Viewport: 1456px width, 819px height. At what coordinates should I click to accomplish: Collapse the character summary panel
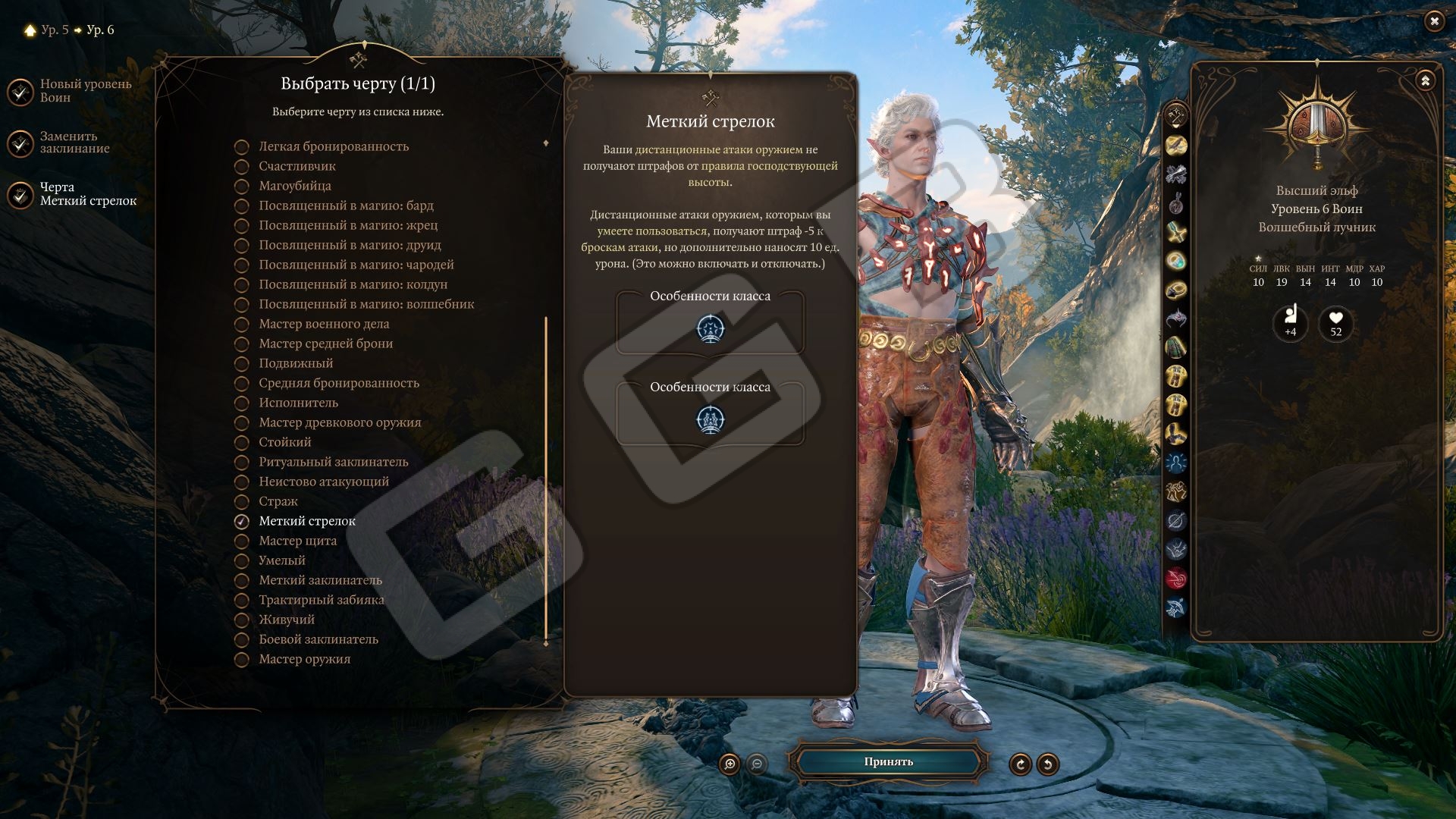pos(1425,80)
